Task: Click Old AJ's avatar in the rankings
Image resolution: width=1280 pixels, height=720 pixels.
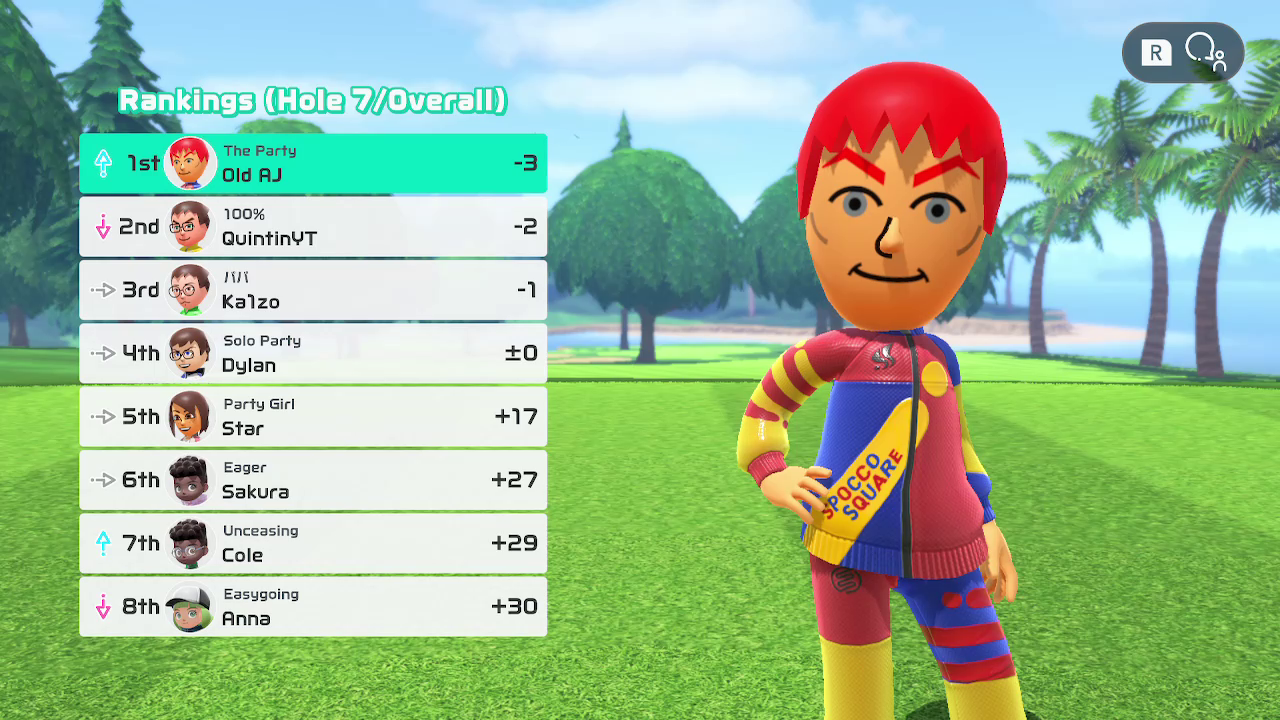Action: point(190,161)
